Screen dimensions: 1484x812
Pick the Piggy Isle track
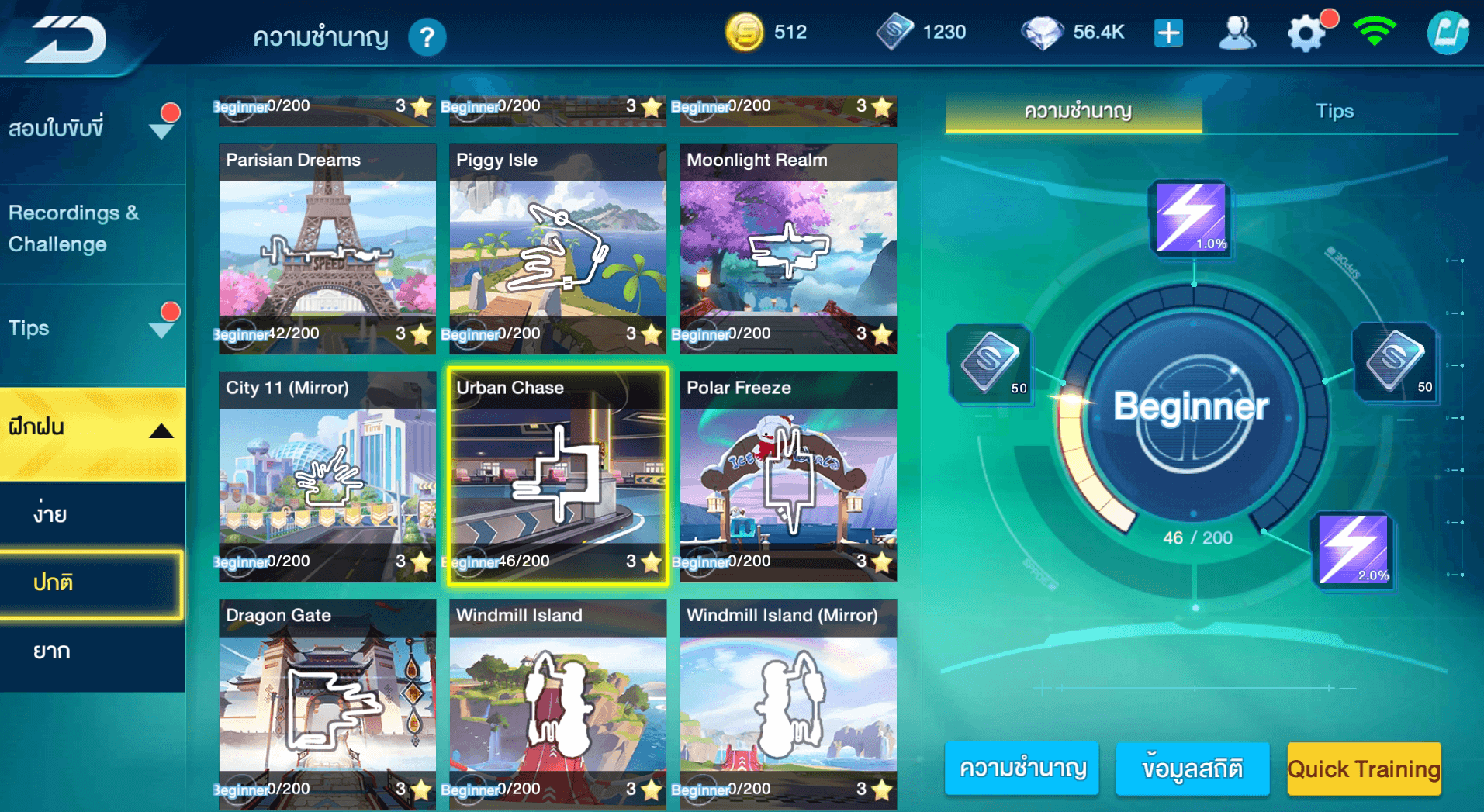(558, 248)
